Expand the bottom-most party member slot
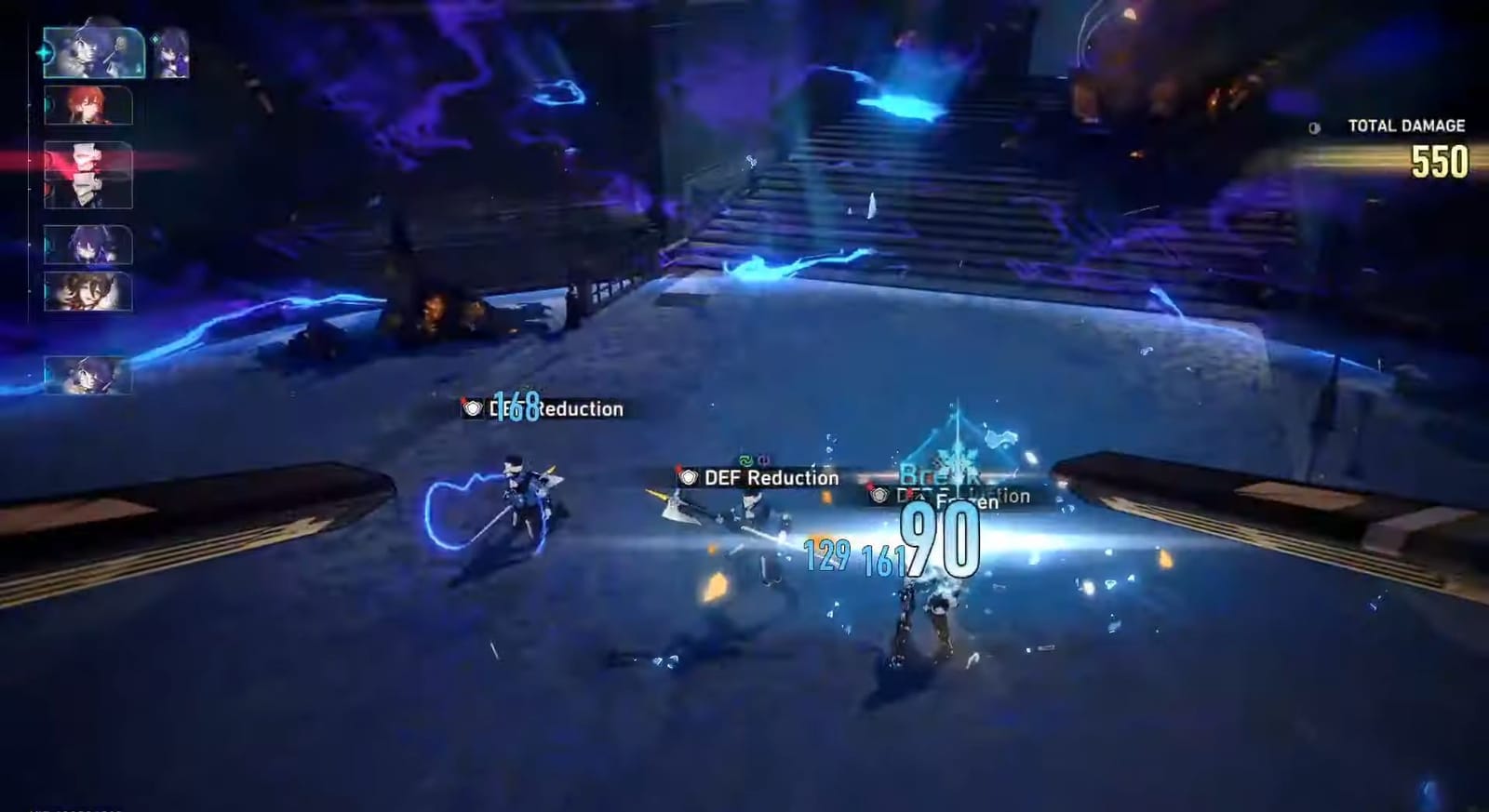The image size is (1489, 812). click(x=87, y=374)
